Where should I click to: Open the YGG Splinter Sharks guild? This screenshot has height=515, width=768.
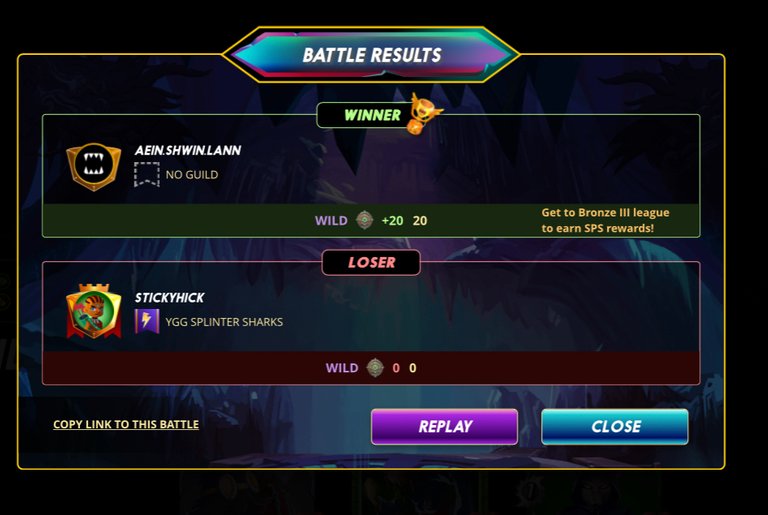click(x=224, y=322)
